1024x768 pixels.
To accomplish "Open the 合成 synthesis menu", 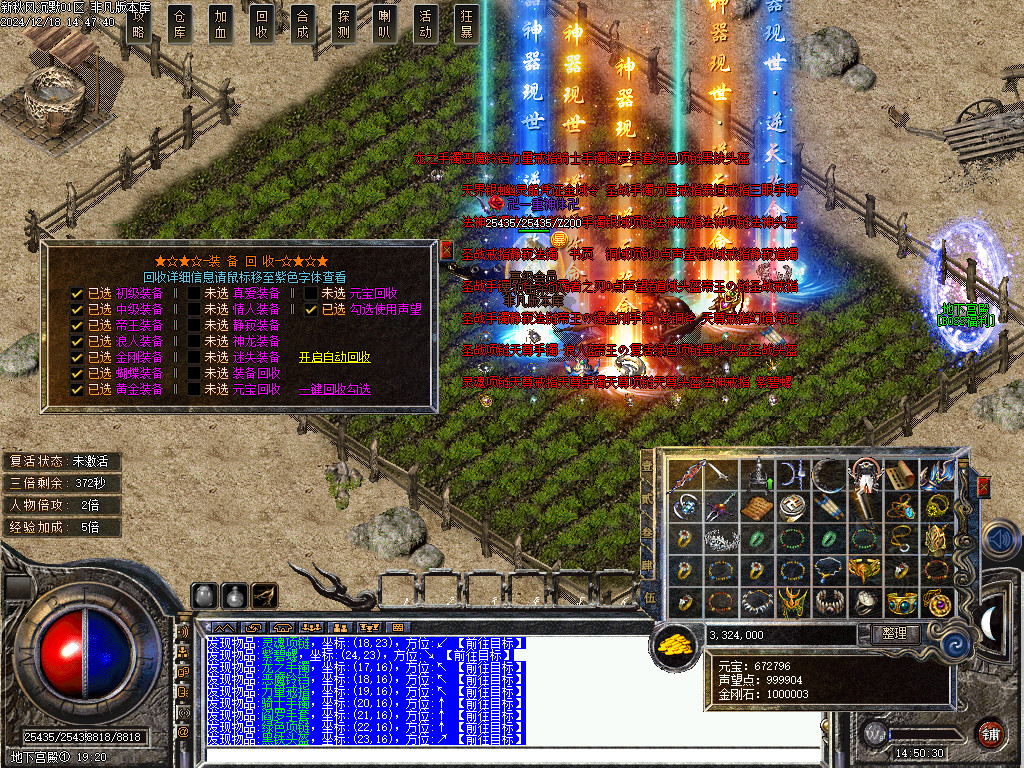I will (302, 24).
